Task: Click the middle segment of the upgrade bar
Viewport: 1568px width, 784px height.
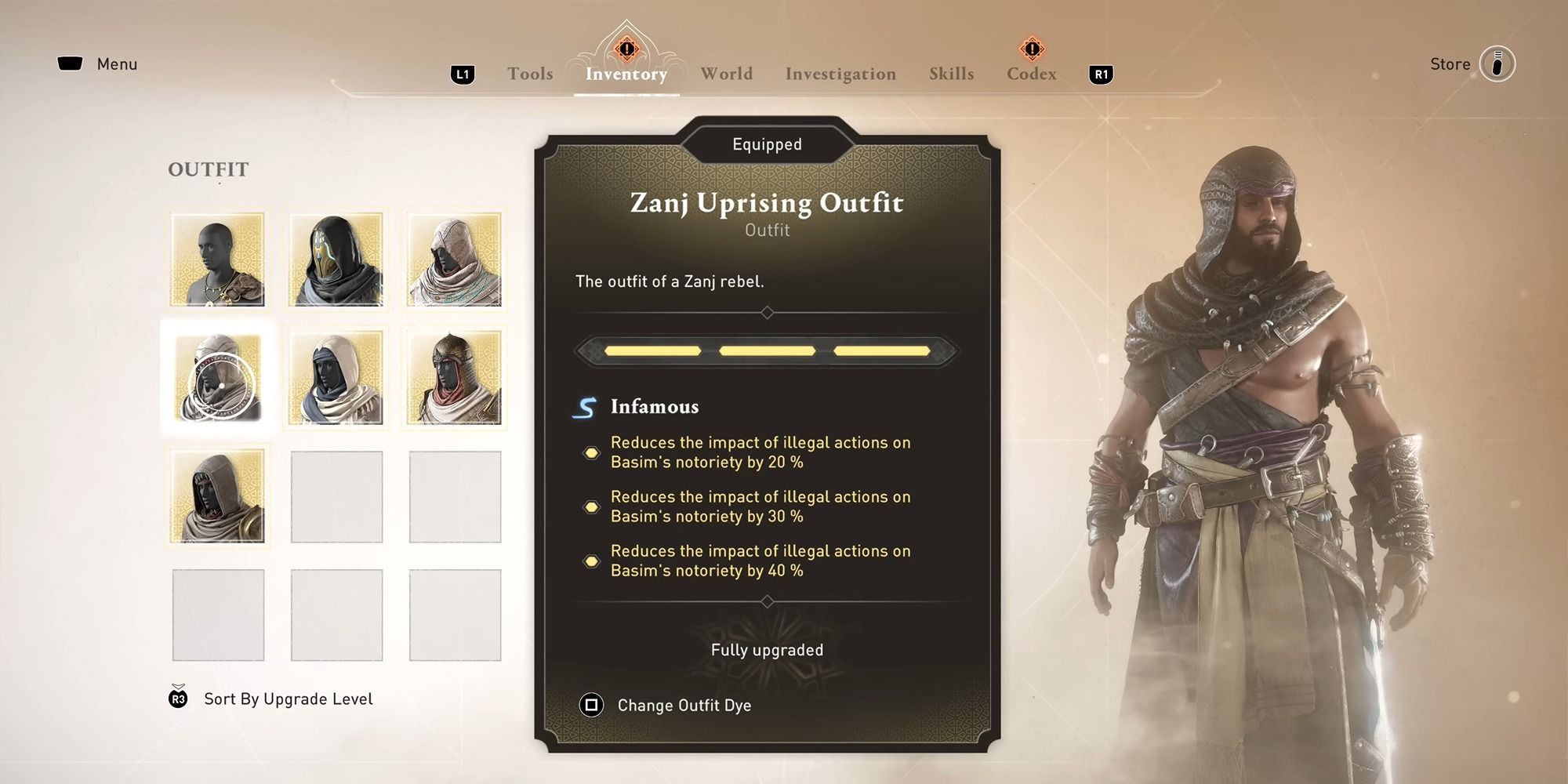Action: coord(767,350)
